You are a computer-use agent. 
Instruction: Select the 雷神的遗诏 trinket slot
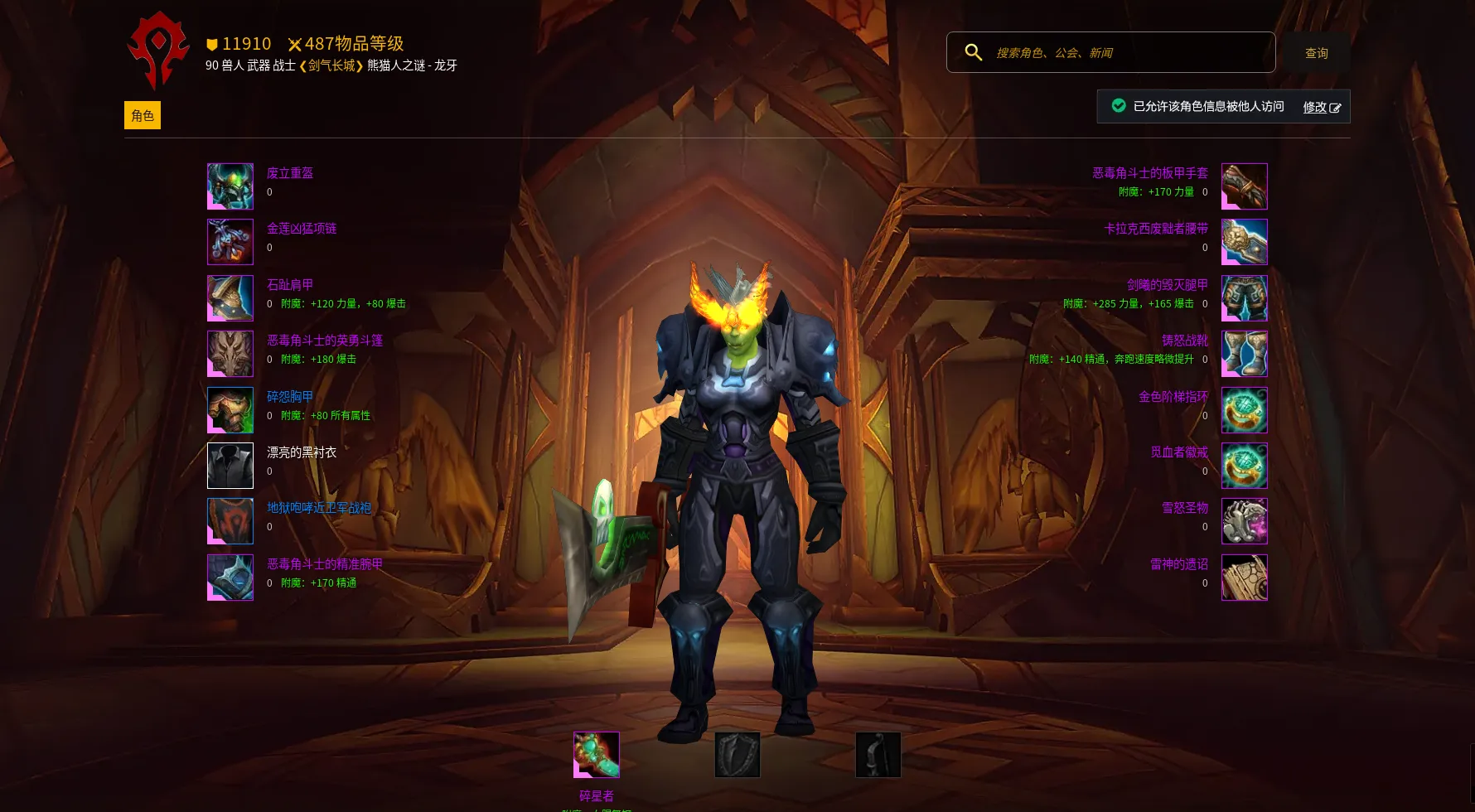point(1244,578)
